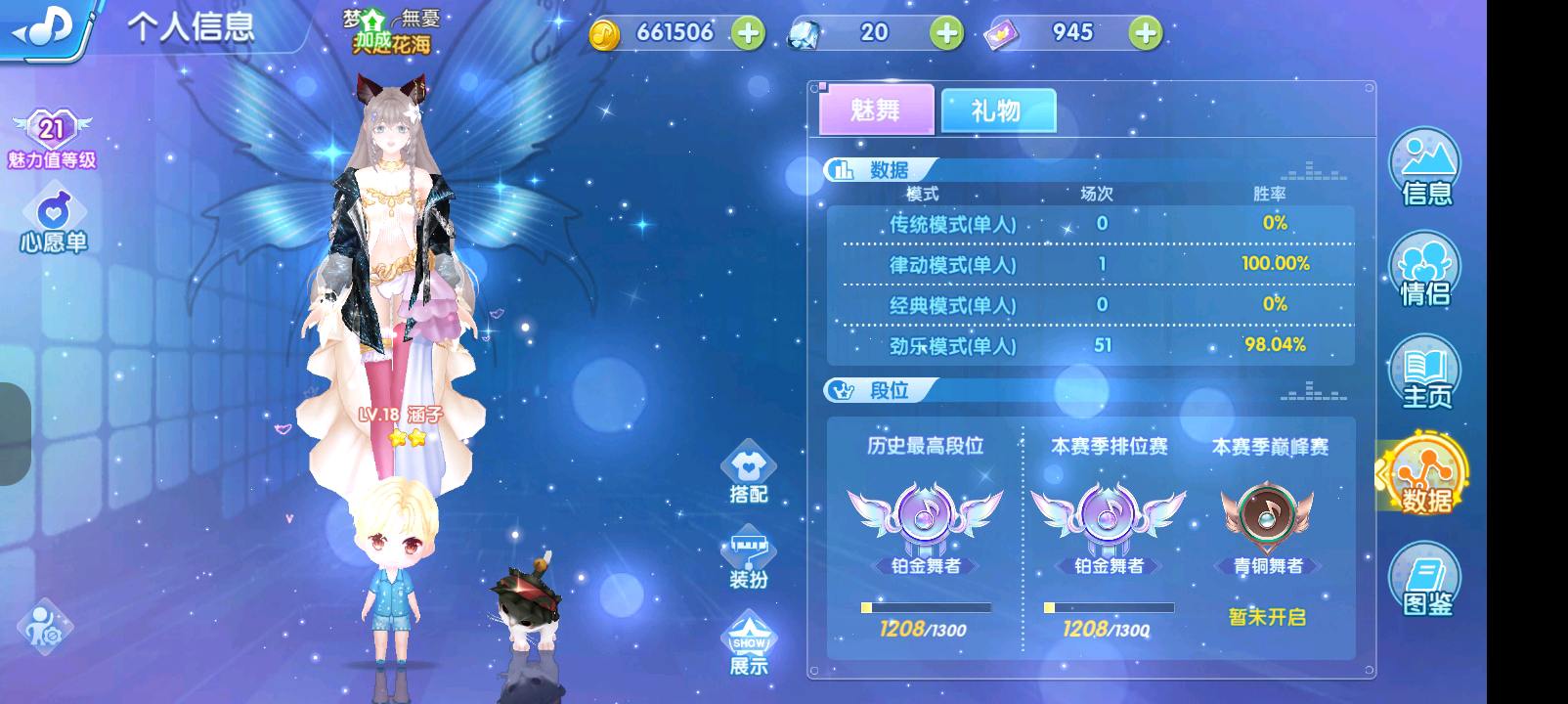
Task: Add gold coins with the plus button
Action: (x=749, y=32)
